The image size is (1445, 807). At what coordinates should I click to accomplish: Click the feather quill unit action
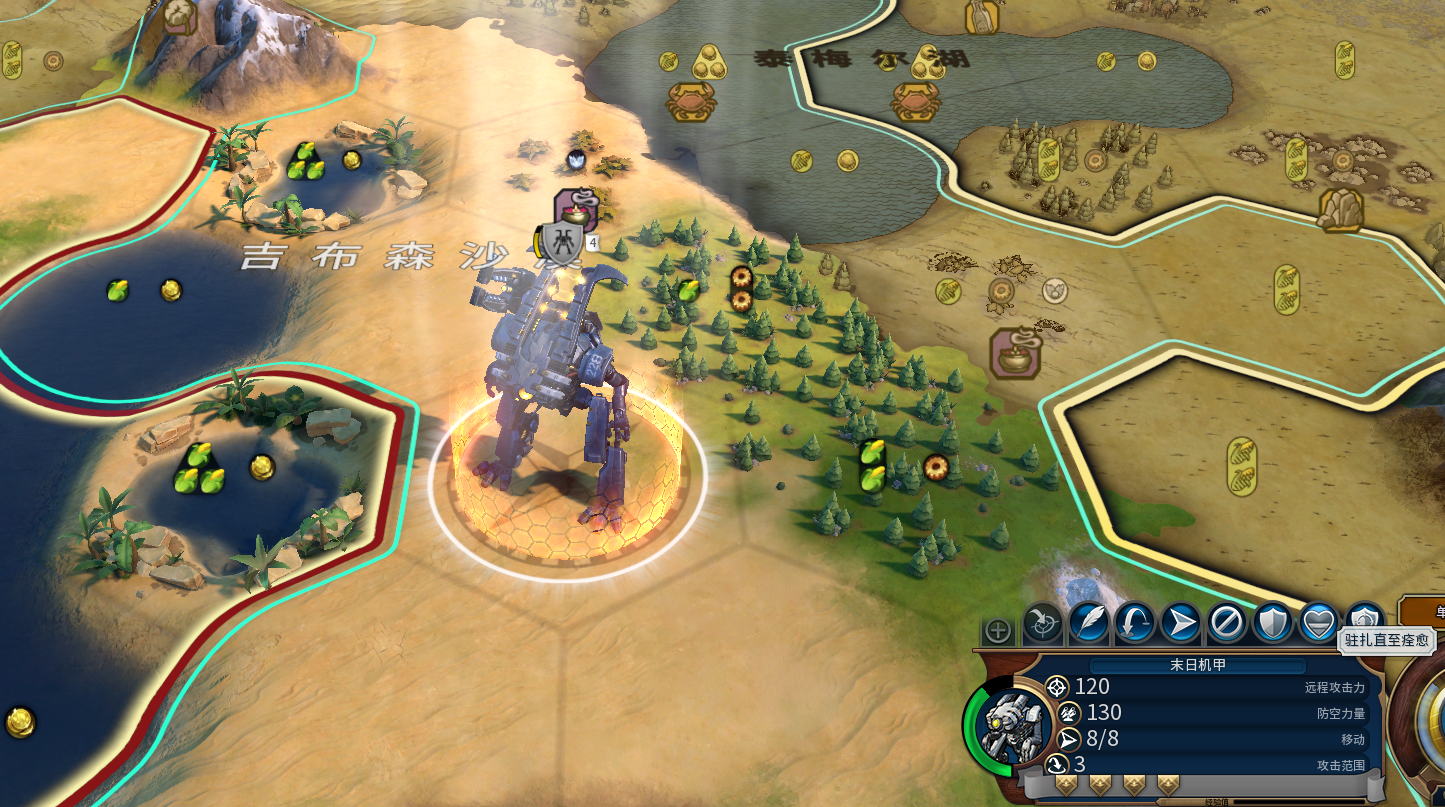1089,623
